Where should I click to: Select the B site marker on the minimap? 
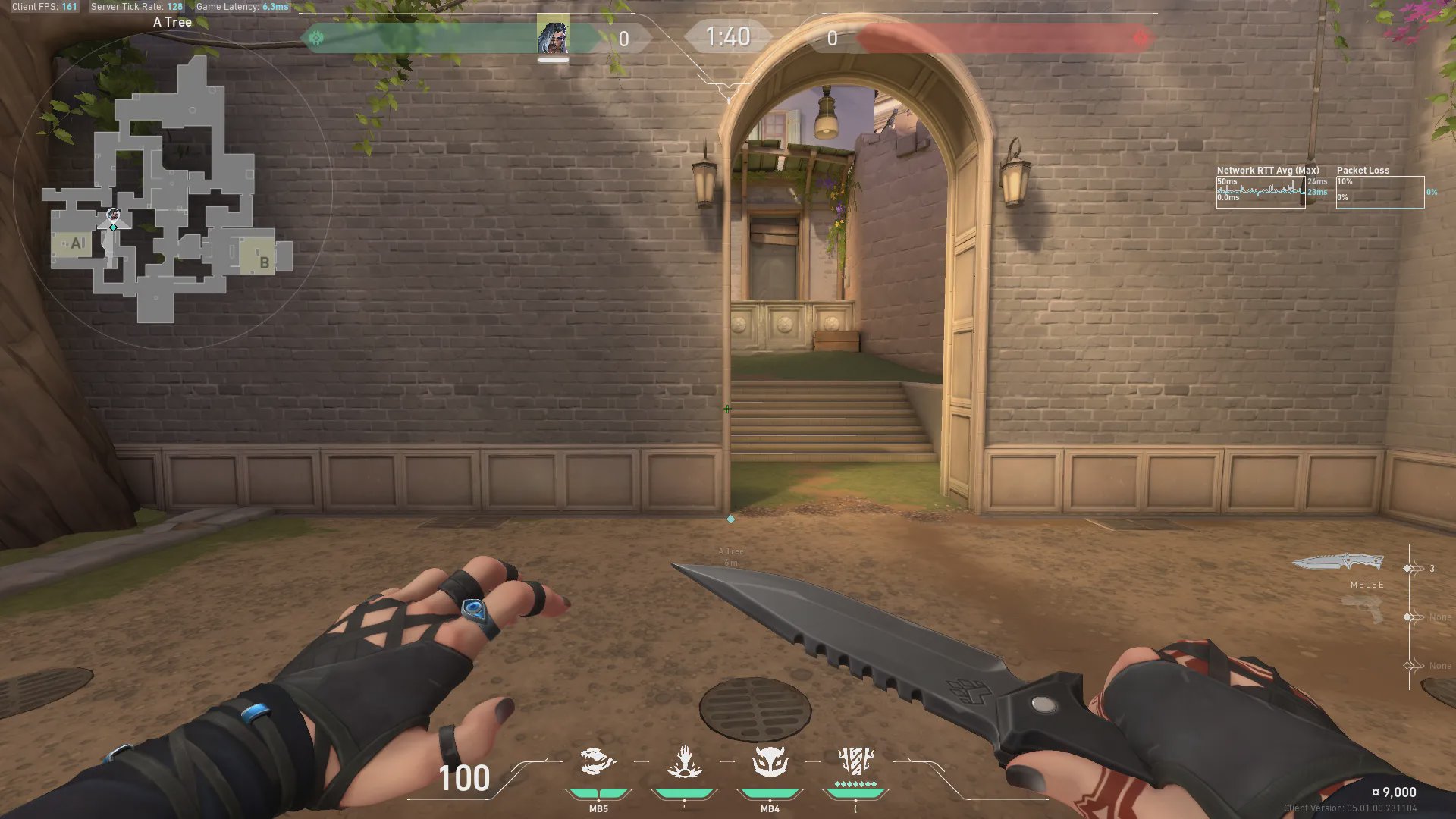click(263, 262)
